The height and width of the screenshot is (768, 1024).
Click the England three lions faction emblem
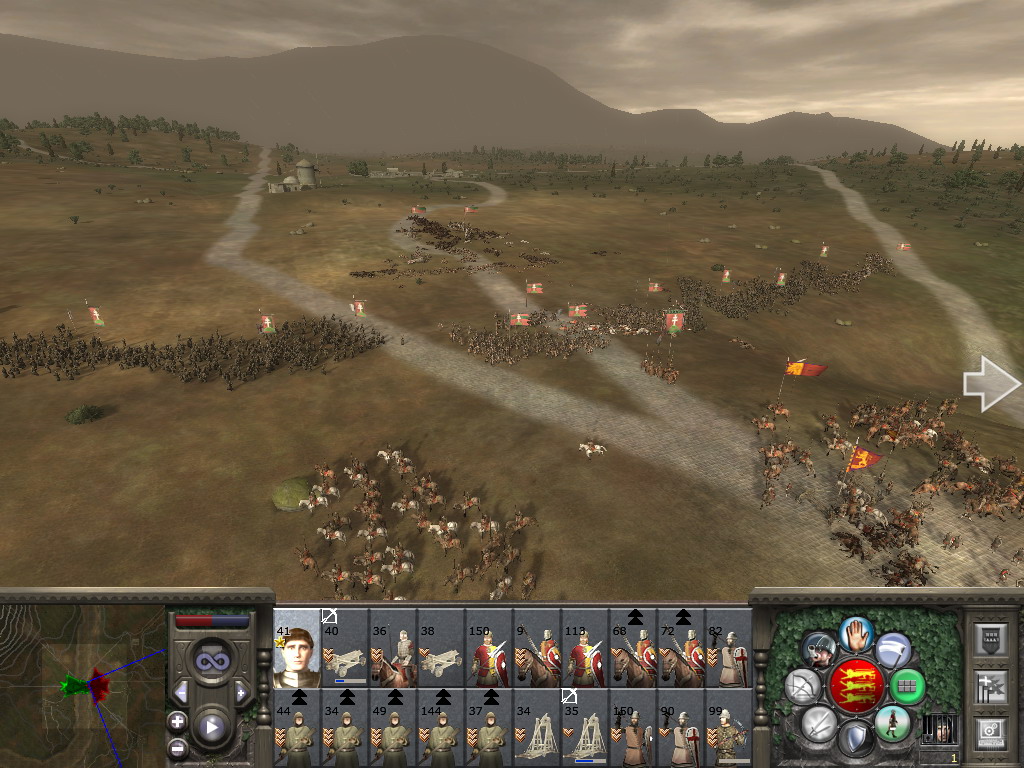coord(855,686)
